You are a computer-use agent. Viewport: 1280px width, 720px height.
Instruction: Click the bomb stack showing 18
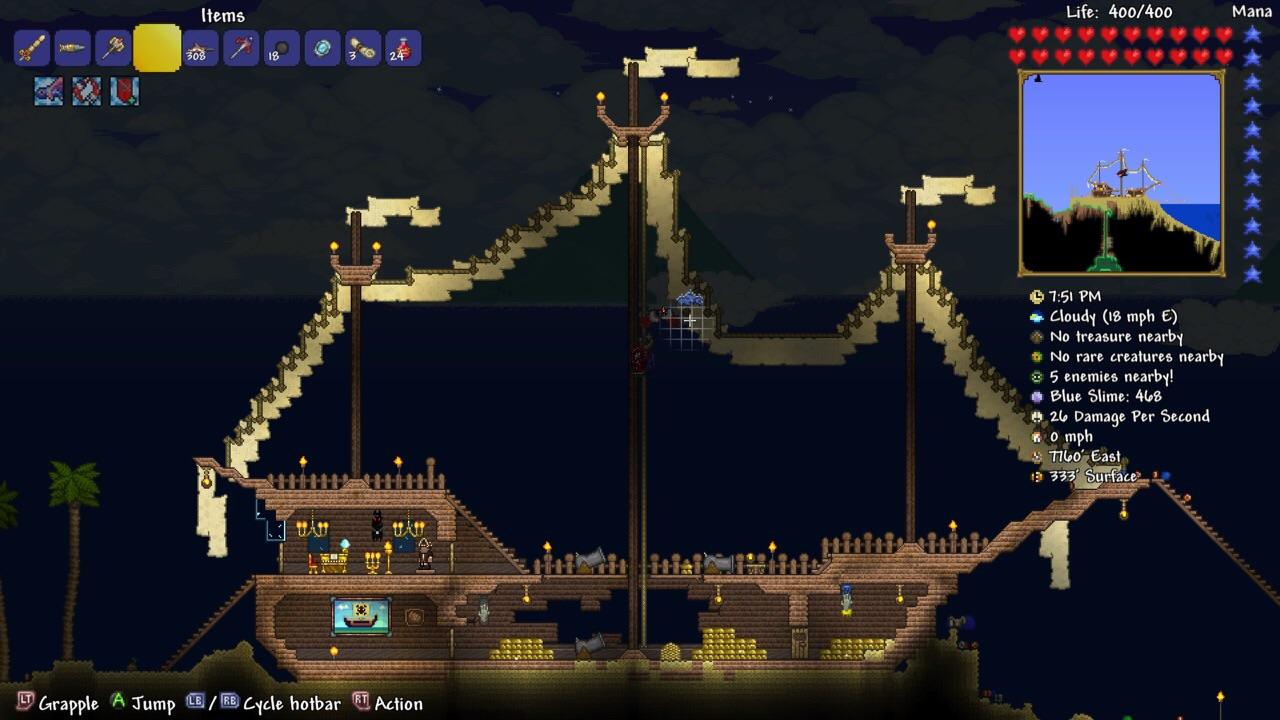[x=281, y=48]
